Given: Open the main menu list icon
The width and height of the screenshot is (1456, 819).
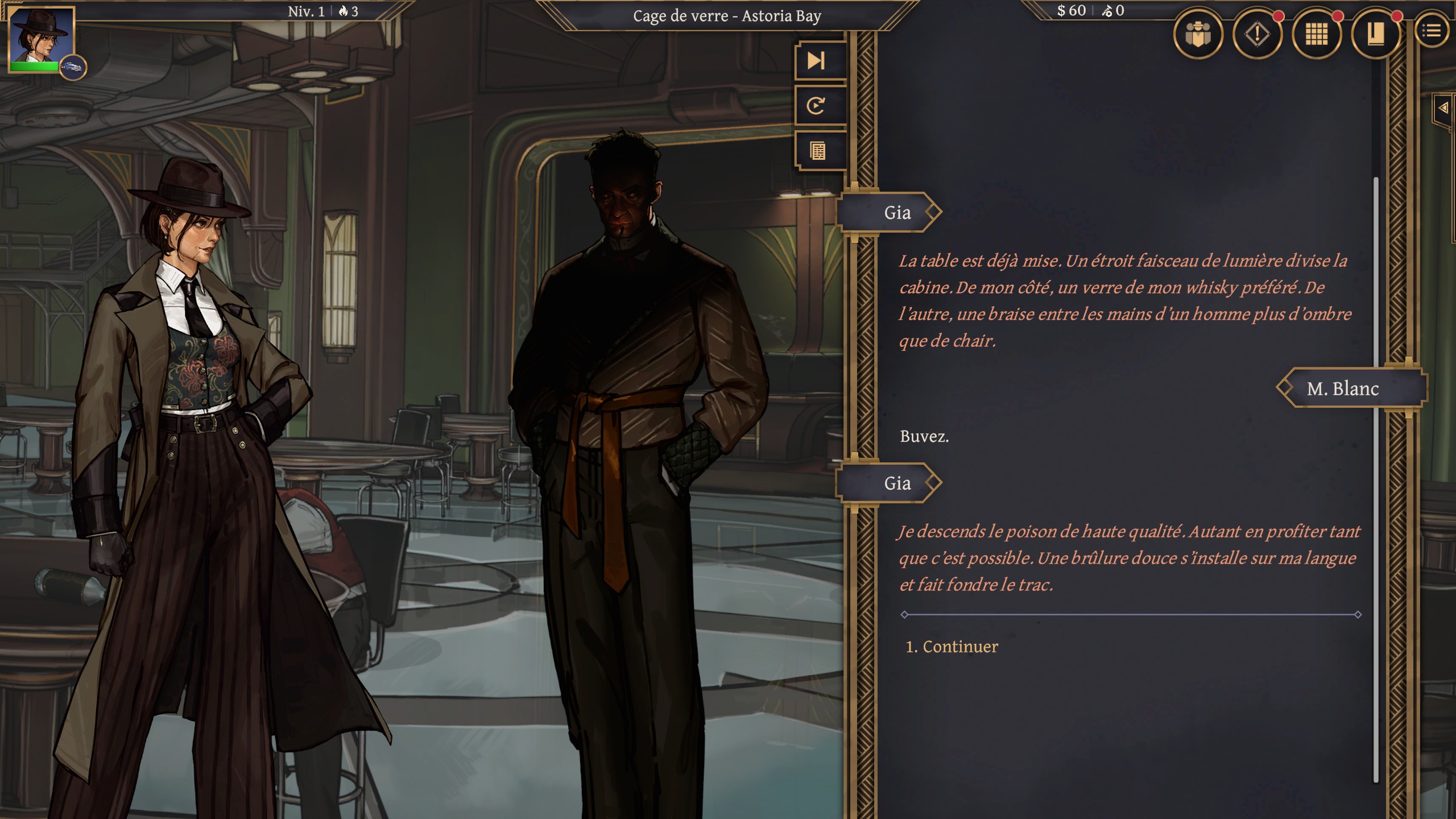Looking at the screenshot, I should pos(1432,31).
